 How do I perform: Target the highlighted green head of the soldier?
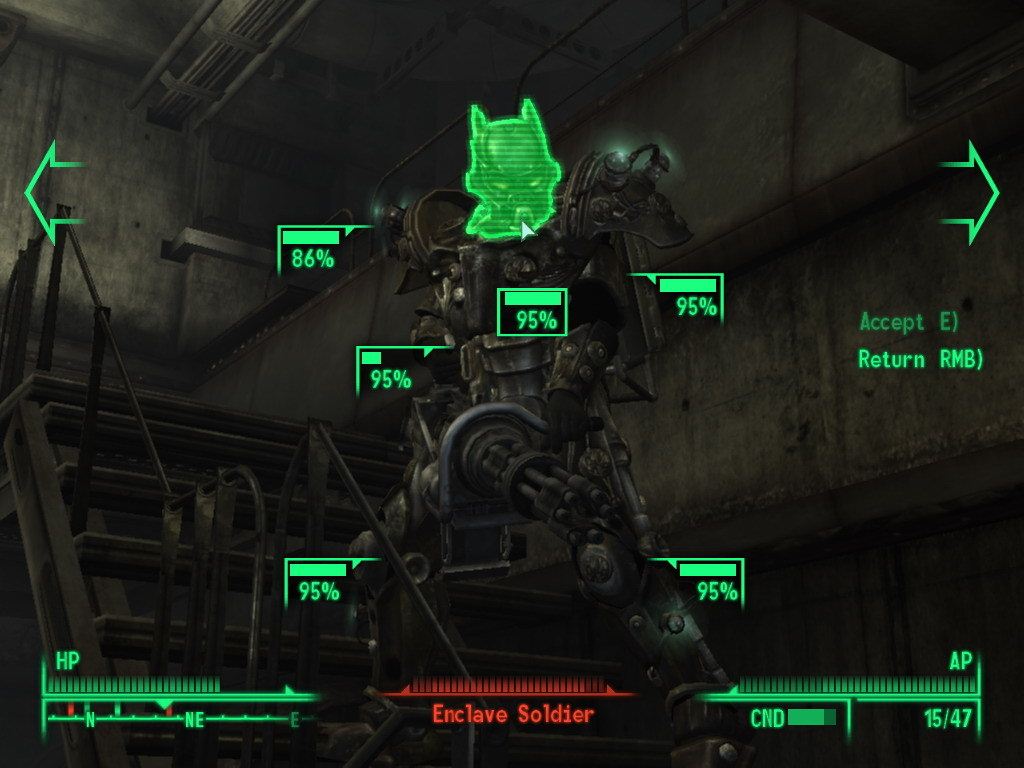(503, 173)
